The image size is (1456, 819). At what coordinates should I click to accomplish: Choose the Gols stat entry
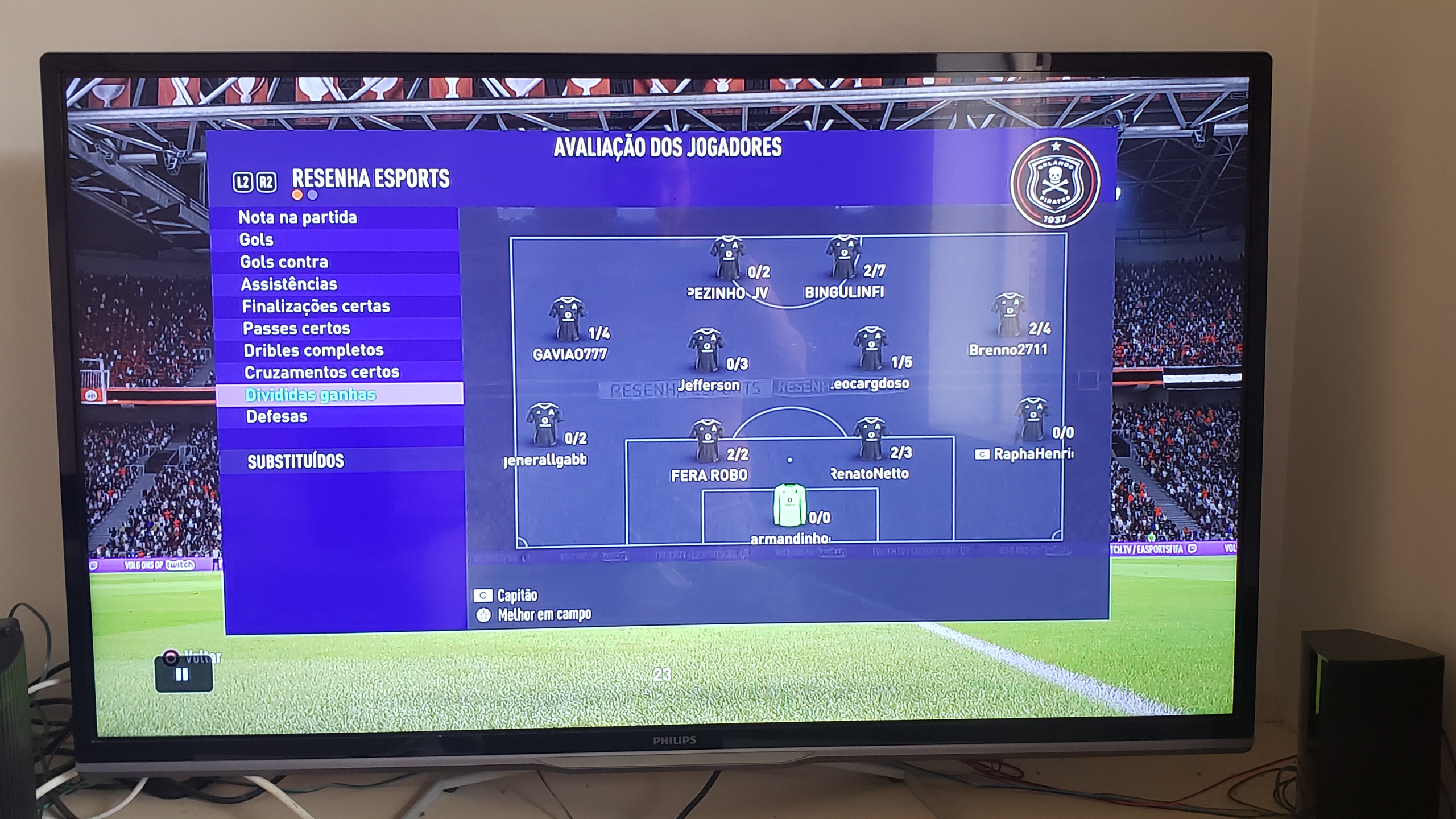(x=257, y=239)
